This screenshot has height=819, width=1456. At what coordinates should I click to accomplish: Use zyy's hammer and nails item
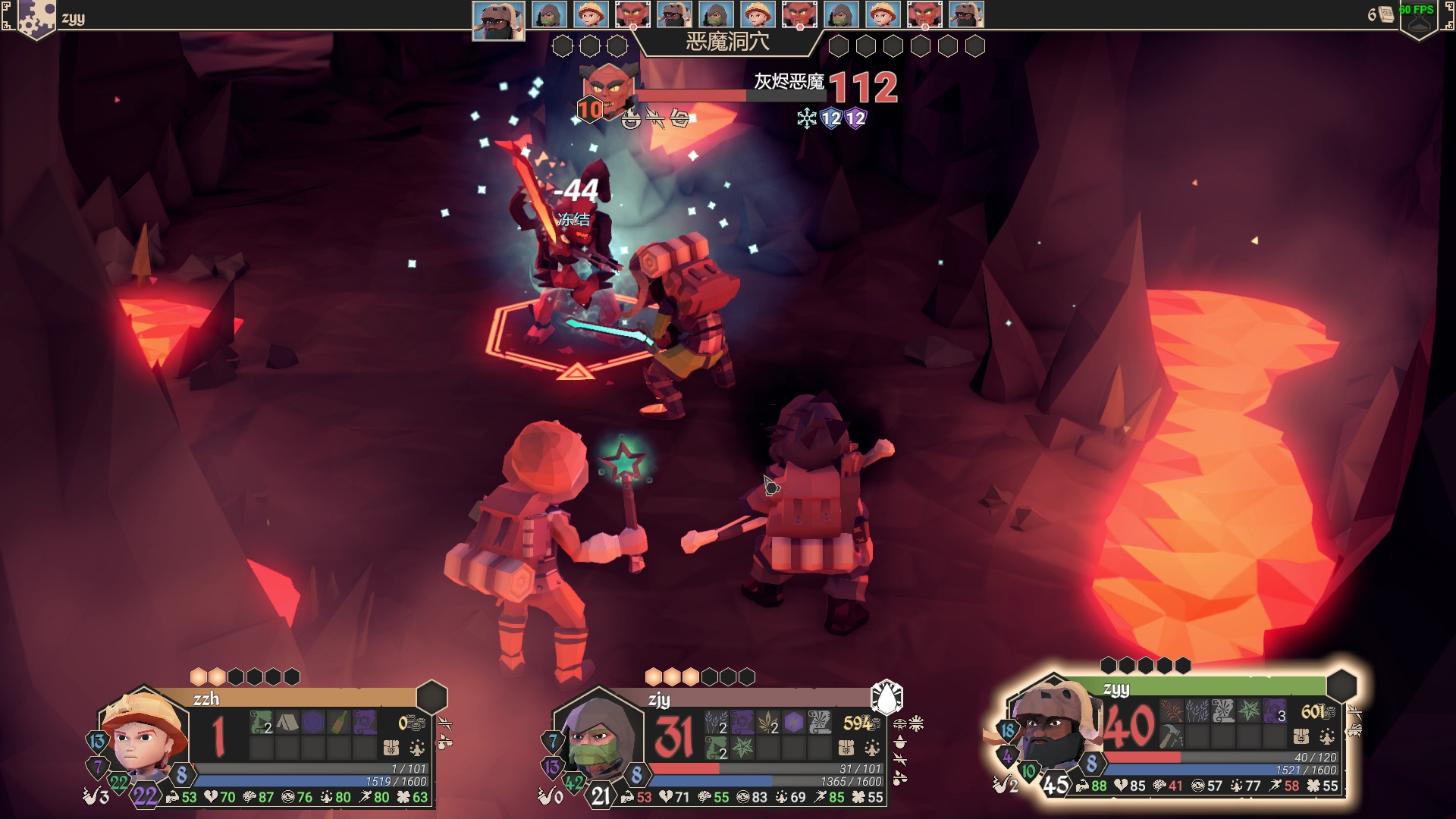click(x=1172, y=736)
